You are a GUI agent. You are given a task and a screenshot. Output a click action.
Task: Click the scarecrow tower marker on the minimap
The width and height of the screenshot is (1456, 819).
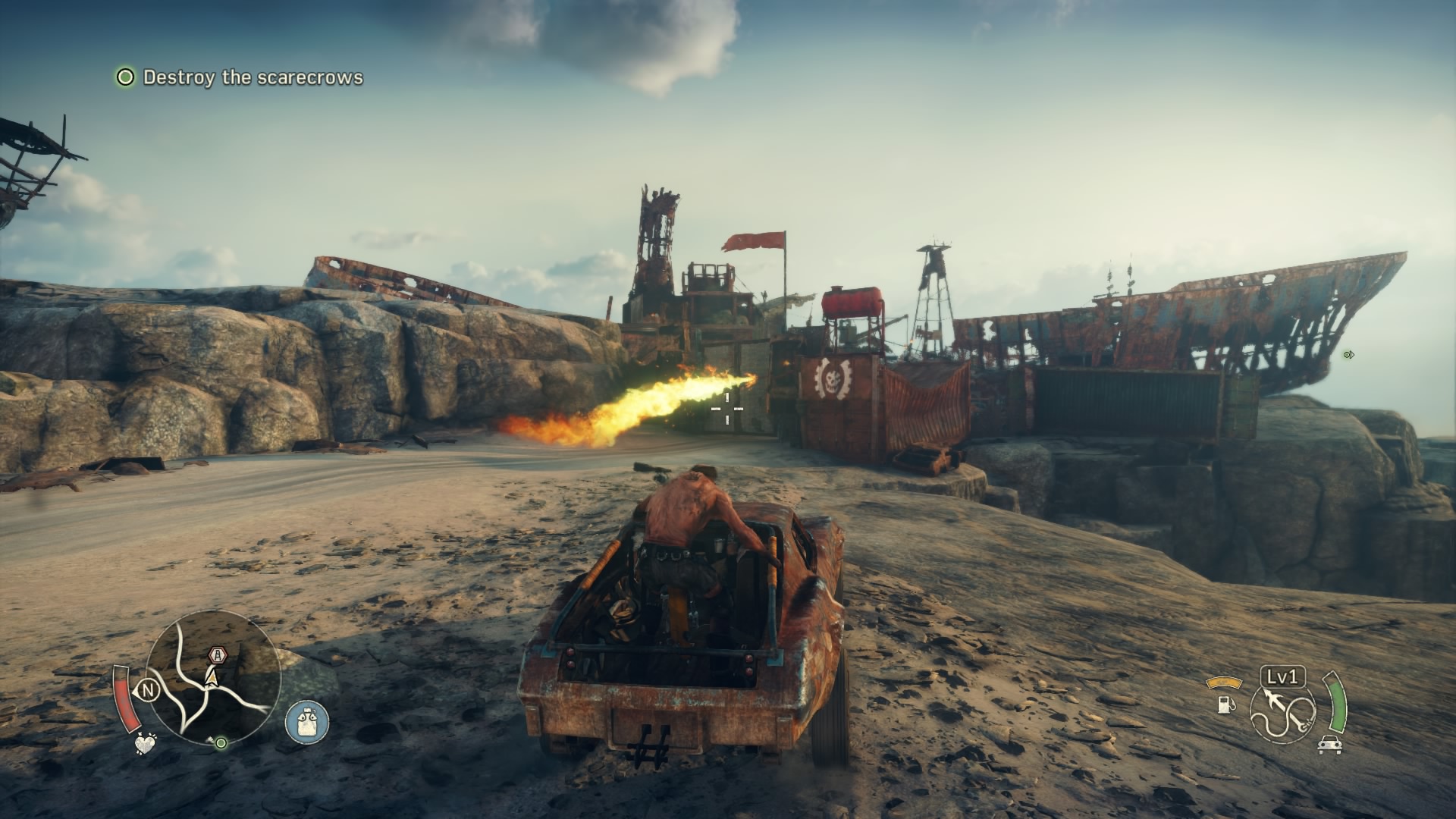point(218,654)
